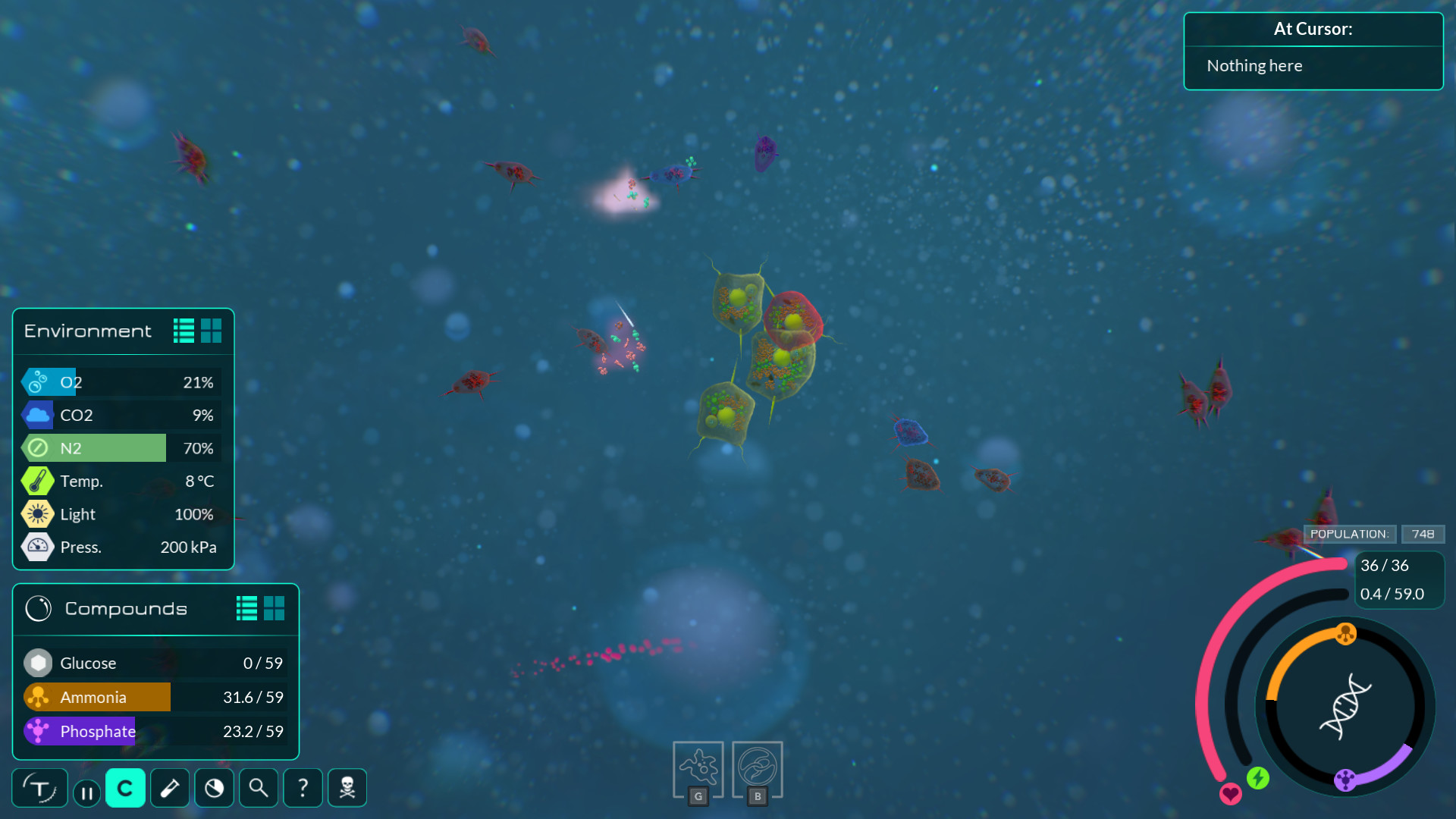This screenshot has width=1456, height=819.
Task: Select the magnifier zoom icon
Action: pos(258,788)
